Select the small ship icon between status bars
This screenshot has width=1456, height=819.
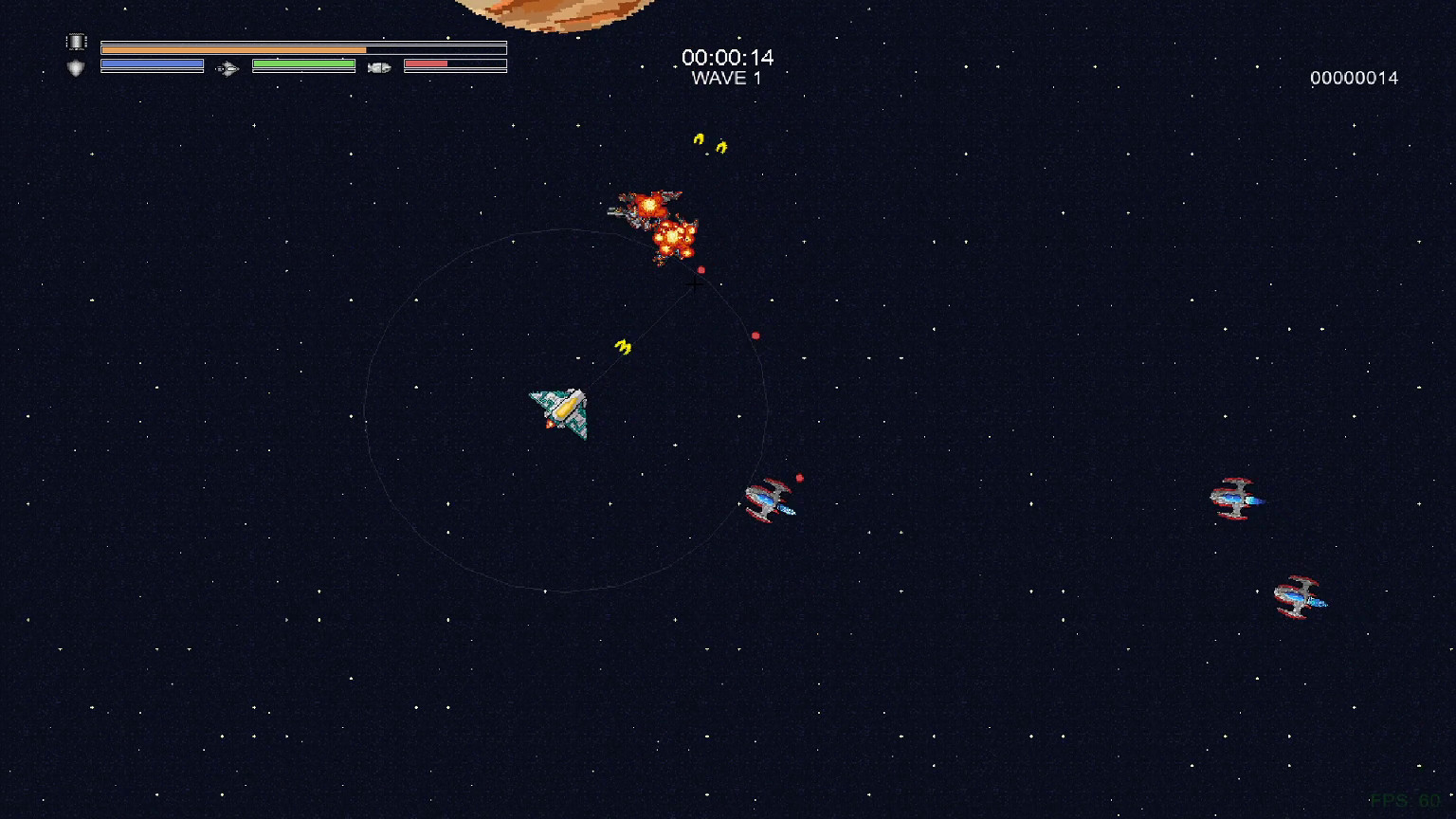[x=226, y=67]
